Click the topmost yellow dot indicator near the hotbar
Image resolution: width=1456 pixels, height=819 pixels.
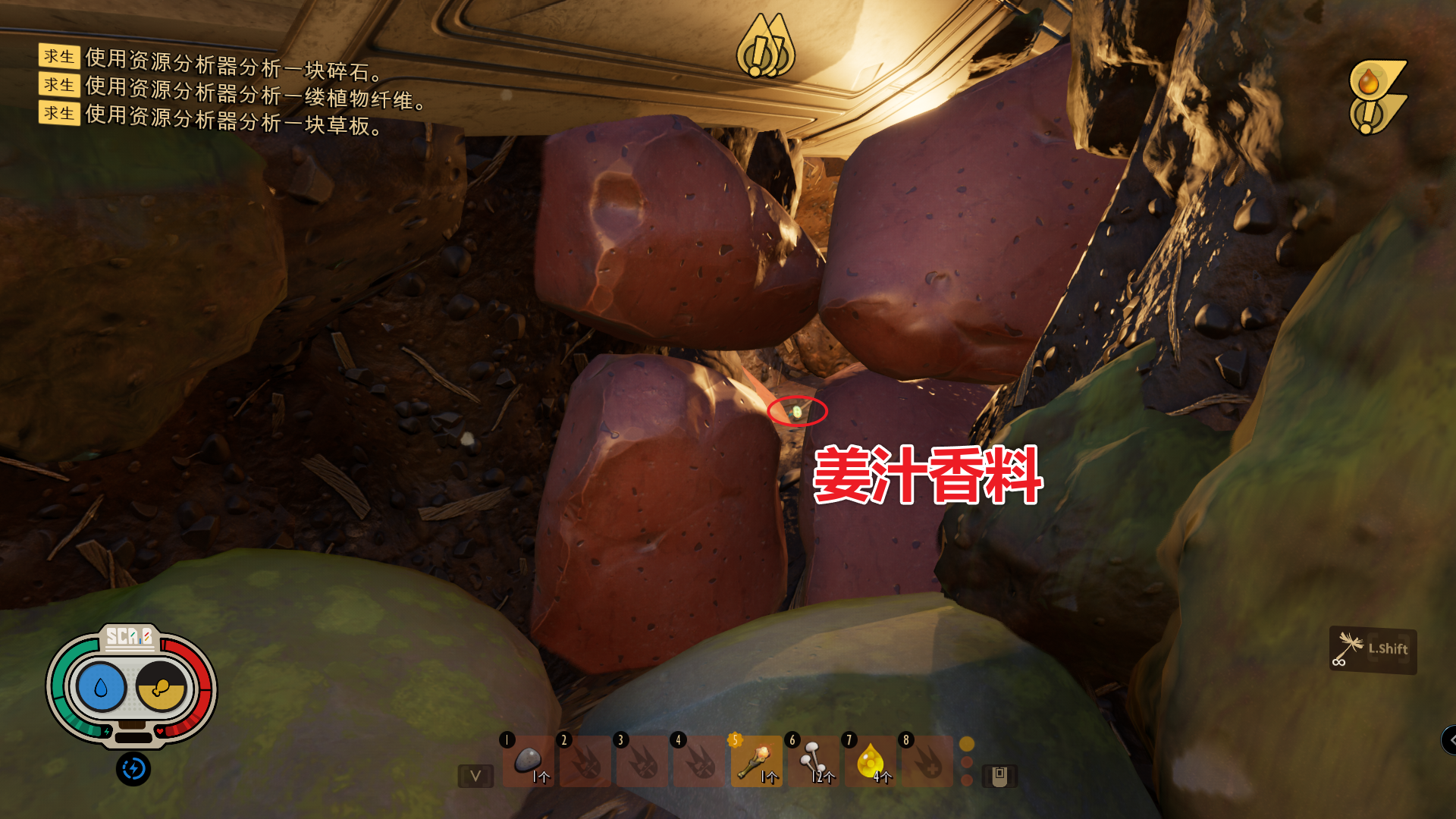tap(966, 745)
